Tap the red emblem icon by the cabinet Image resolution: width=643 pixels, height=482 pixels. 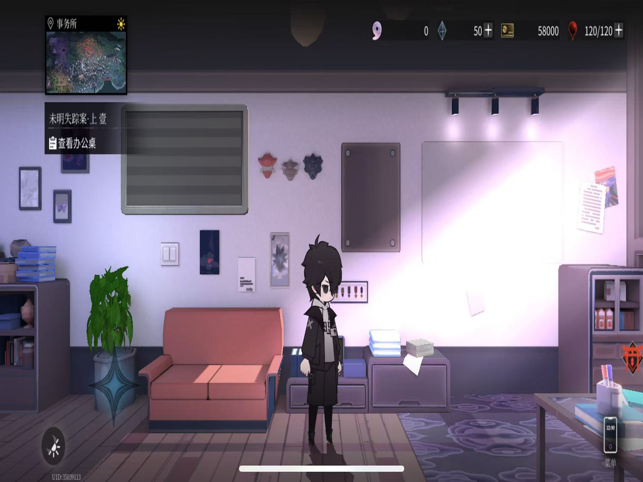(631, 355)
